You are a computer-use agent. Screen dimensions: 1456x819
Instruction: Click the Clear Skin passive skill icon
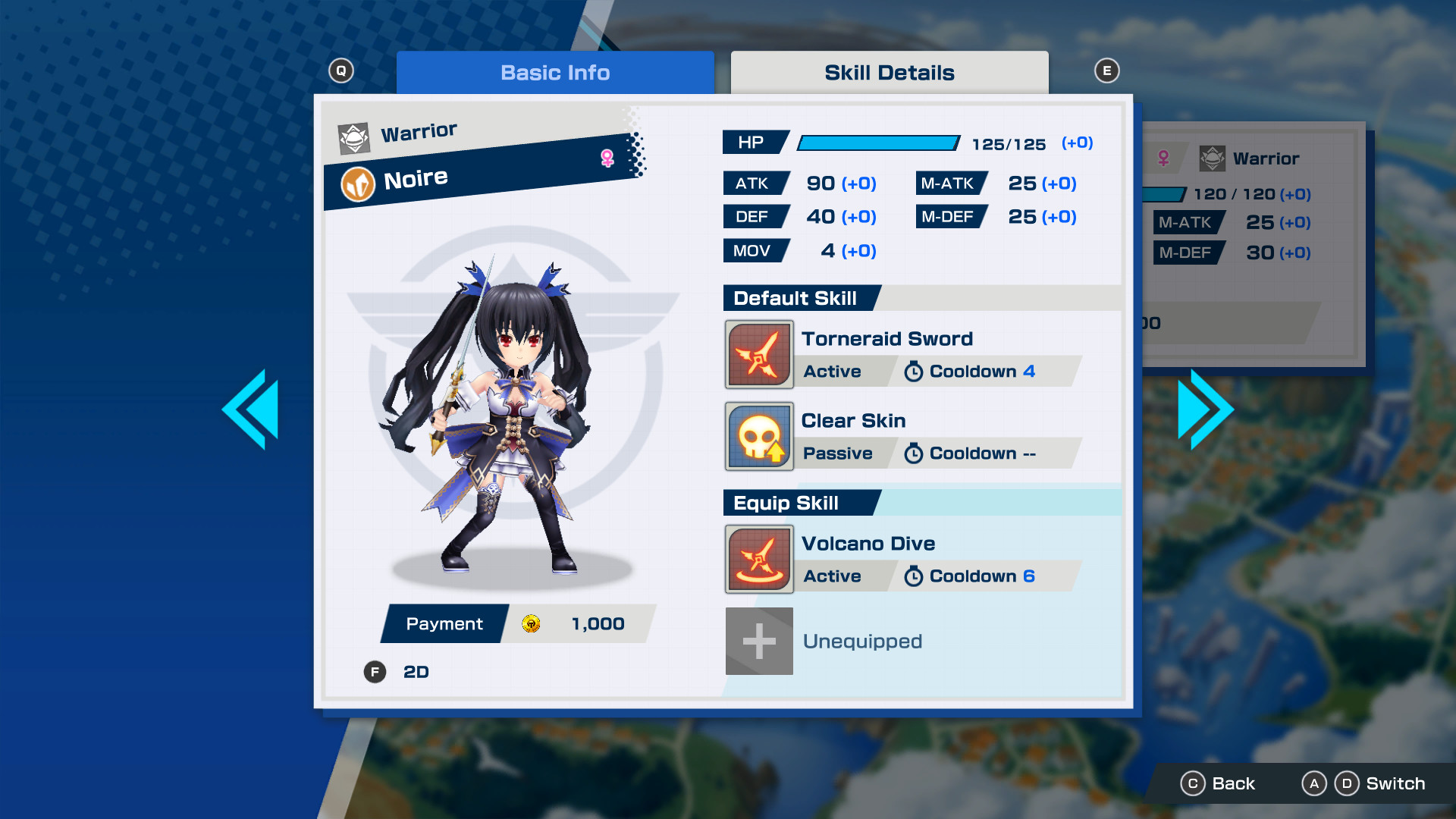coord(759,436)
